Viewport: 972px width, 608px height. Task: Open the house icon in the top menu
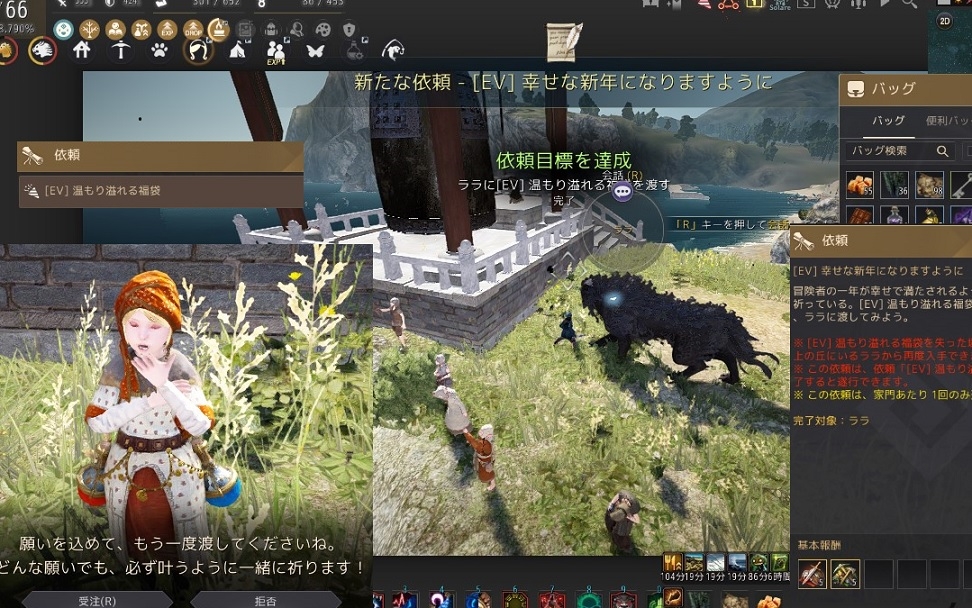[x=83, y=49]
